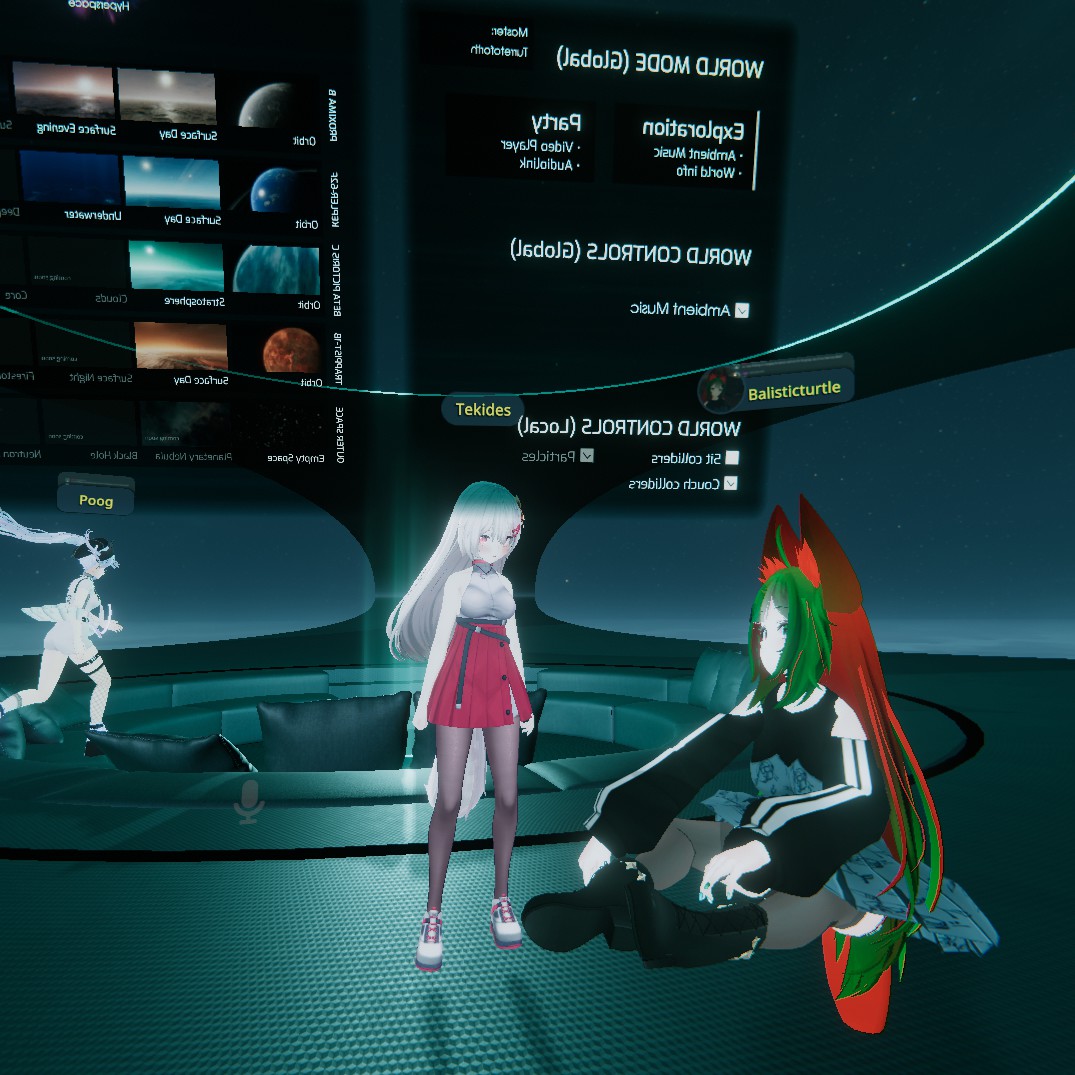Select the Underwater skybox thumbnail

70,179
